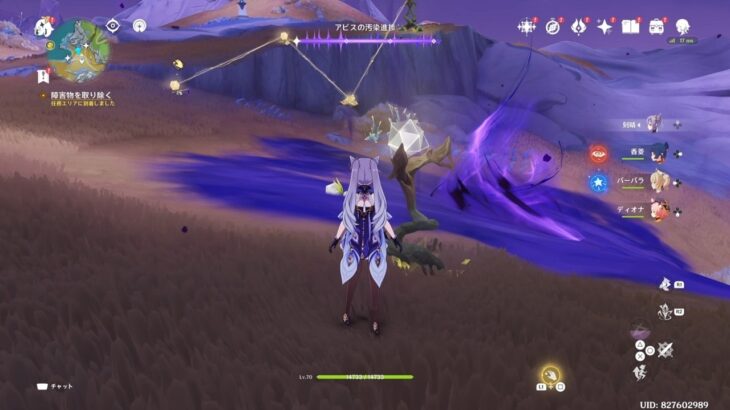Open the character portrait menu icon

click(x=683, y=27)
